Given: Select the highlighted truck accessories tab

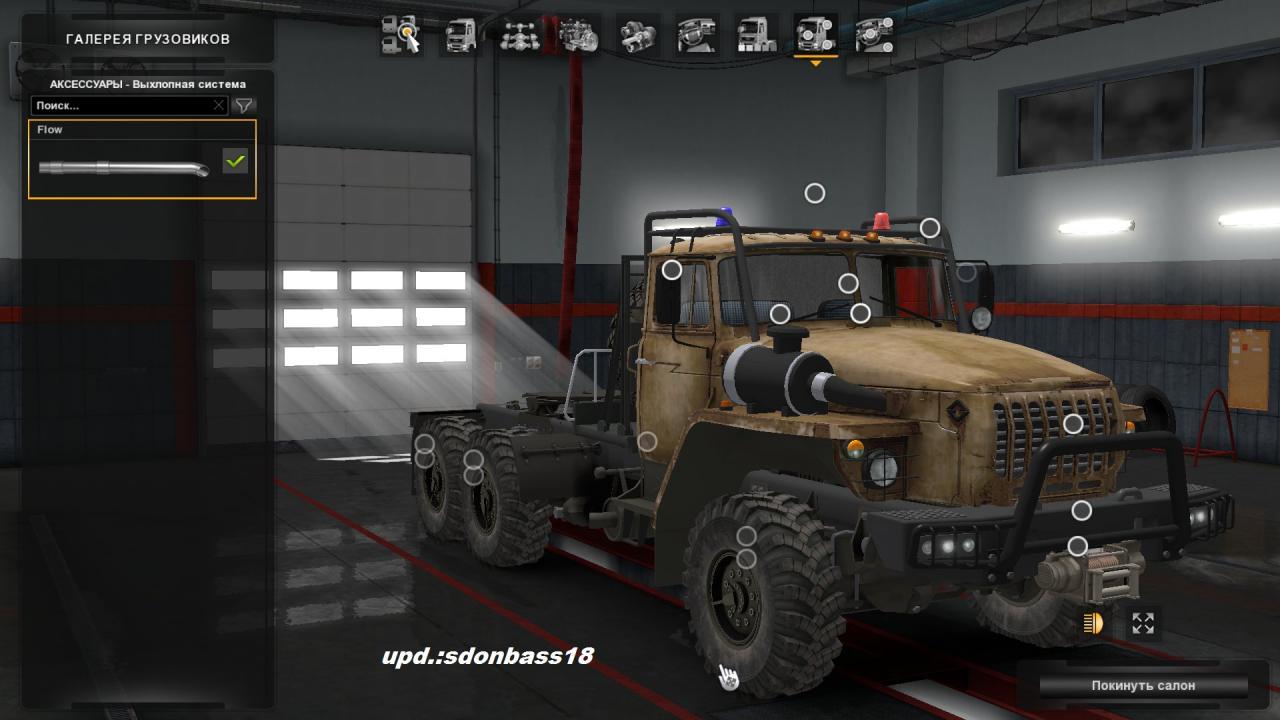Looking at the screenshot, I should point(815,36).
